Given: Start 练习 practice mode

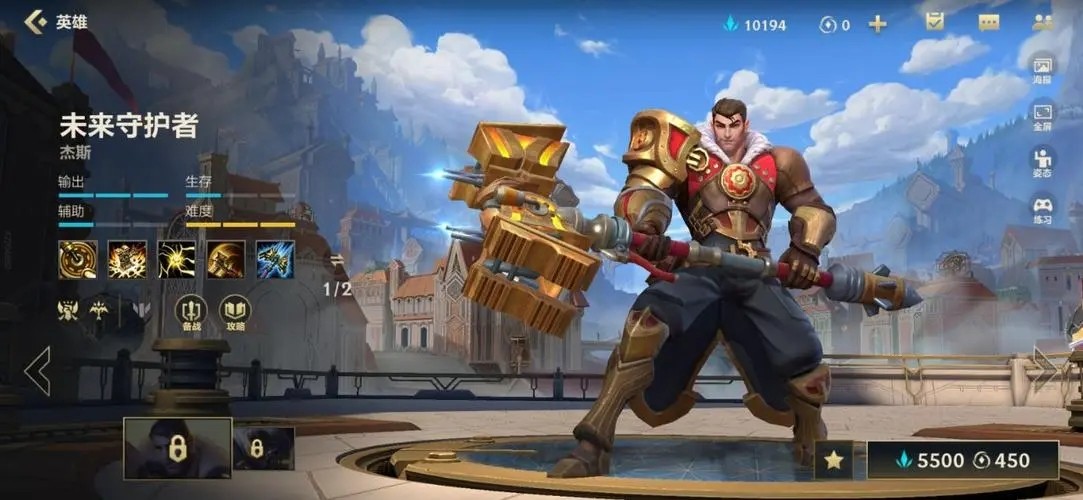Looking at the screenshot, I should coord(1042,211).
